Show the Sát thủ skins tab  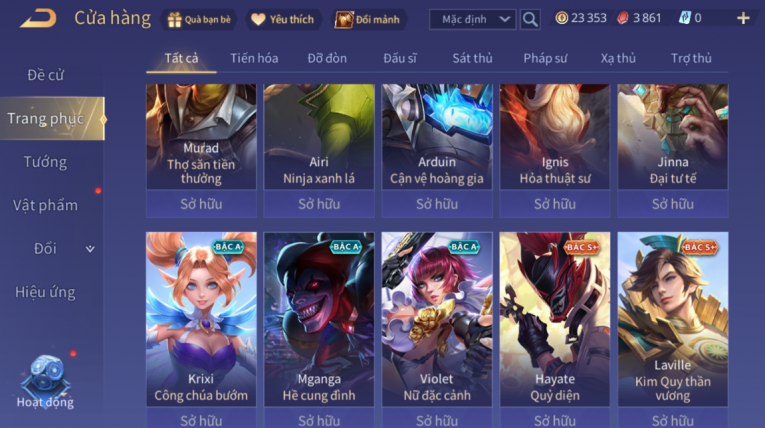tap(472, 58)
